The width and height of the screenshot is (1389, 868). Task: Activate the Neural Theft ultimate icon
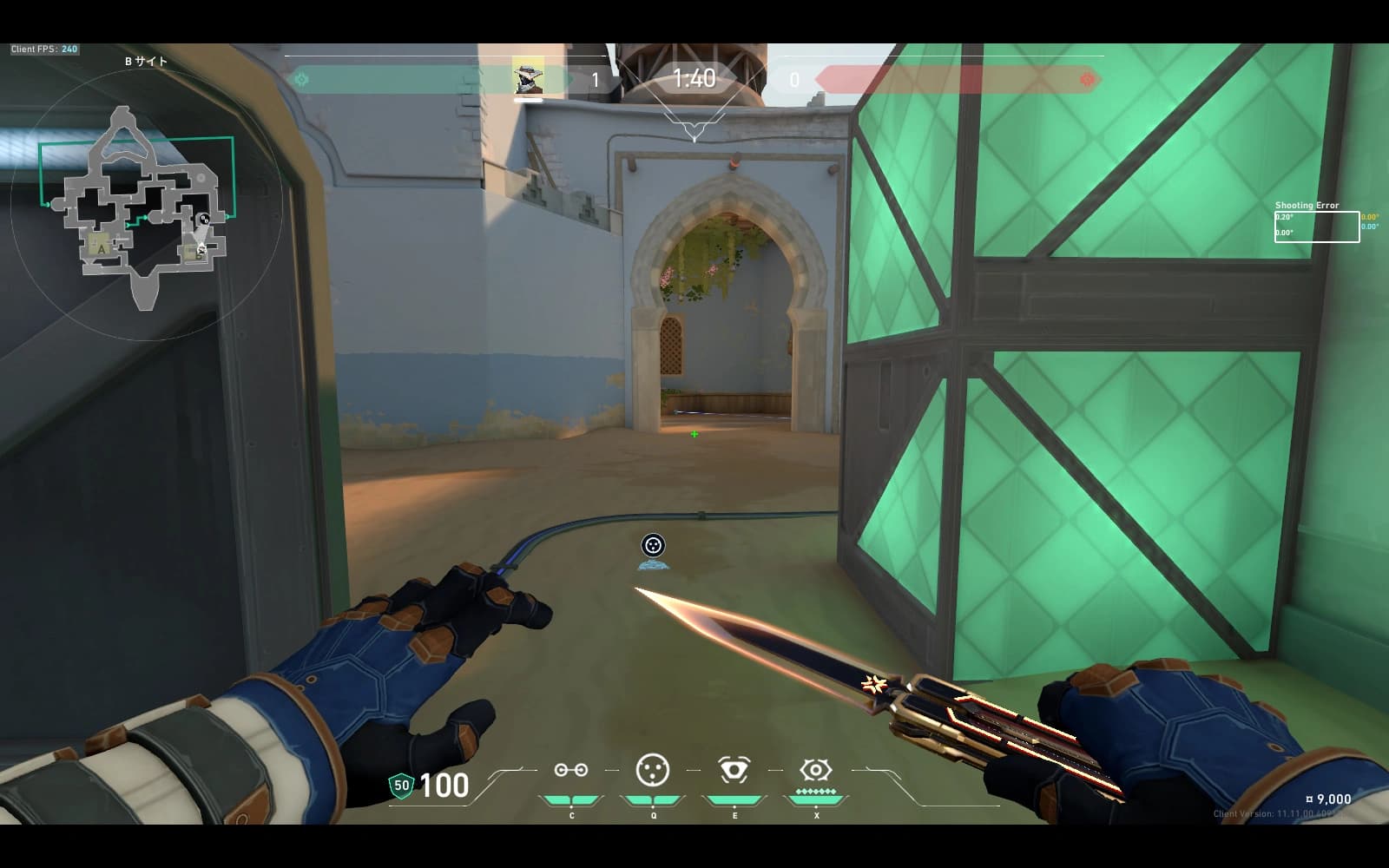[815, 770]
